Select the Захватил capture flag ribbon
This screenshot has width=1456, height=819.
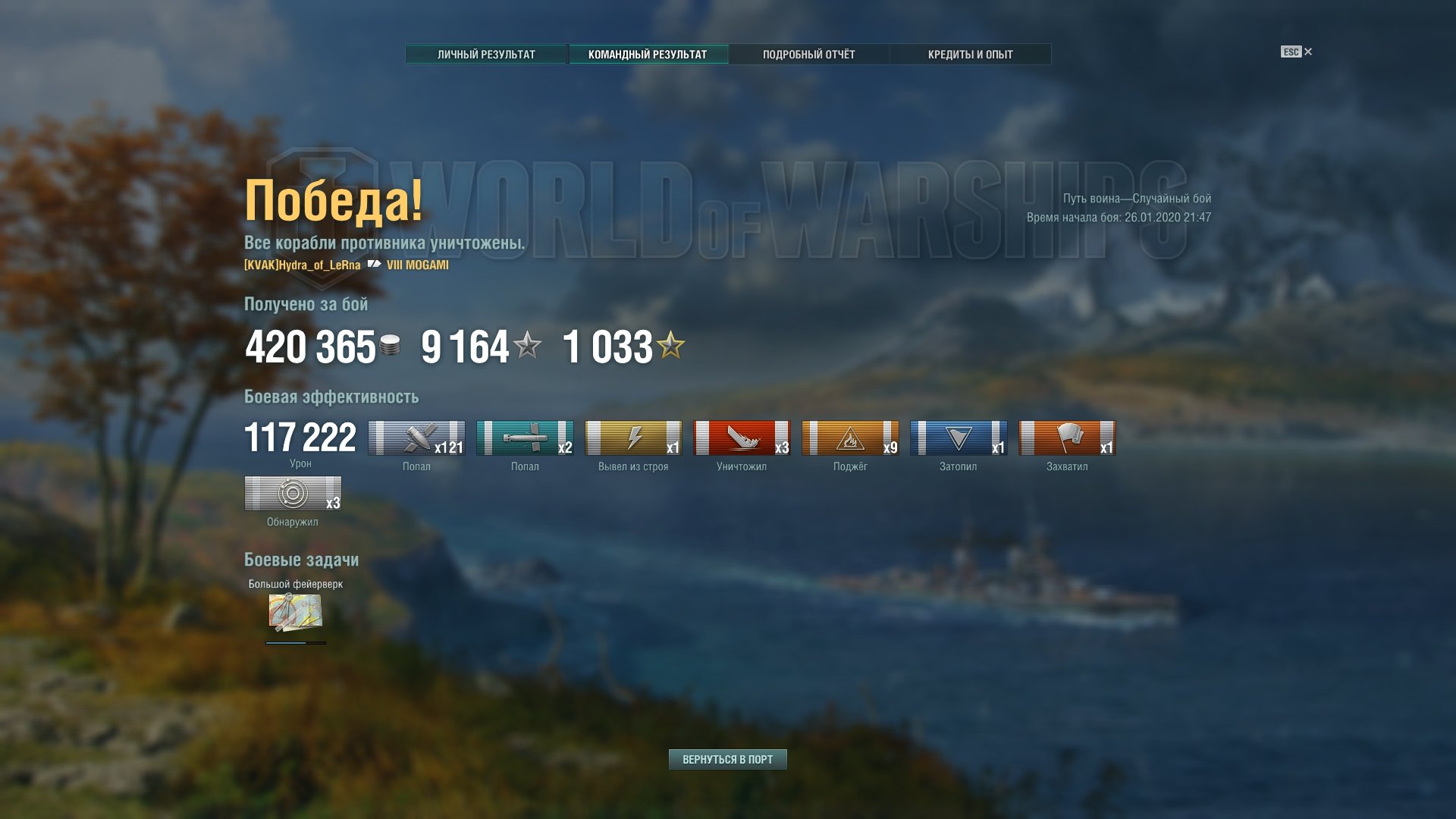[1067, 438]
